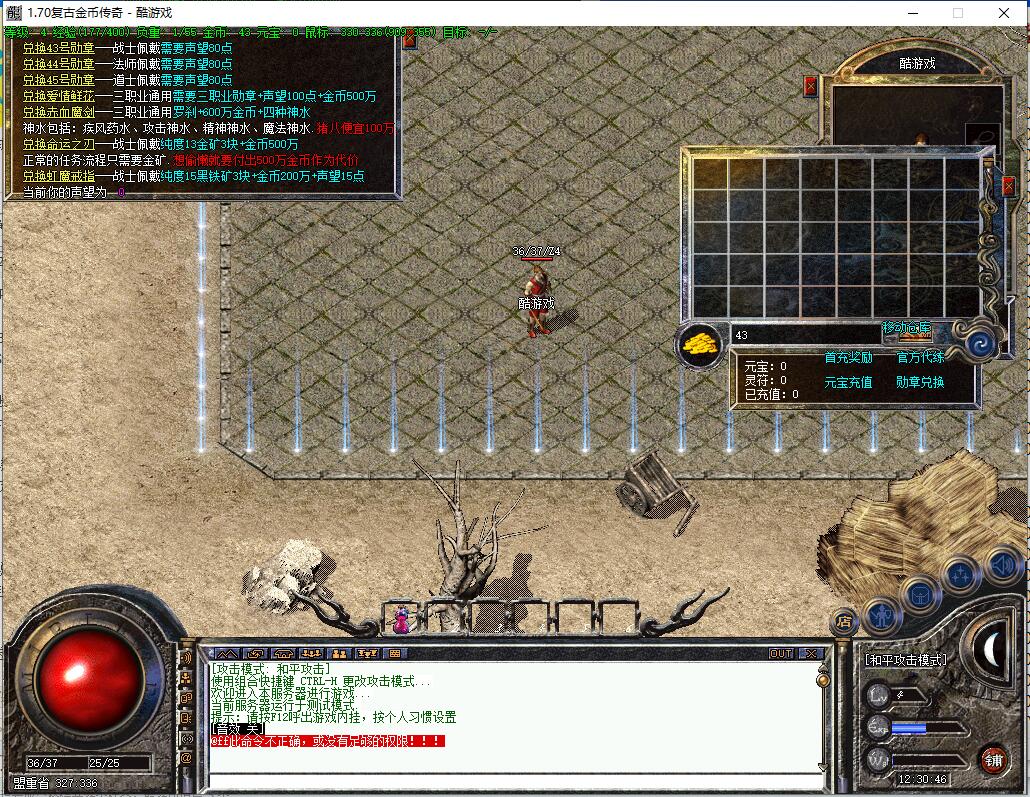
Task: Click the pink potion in the belt
Action: (x=401, y=620)
